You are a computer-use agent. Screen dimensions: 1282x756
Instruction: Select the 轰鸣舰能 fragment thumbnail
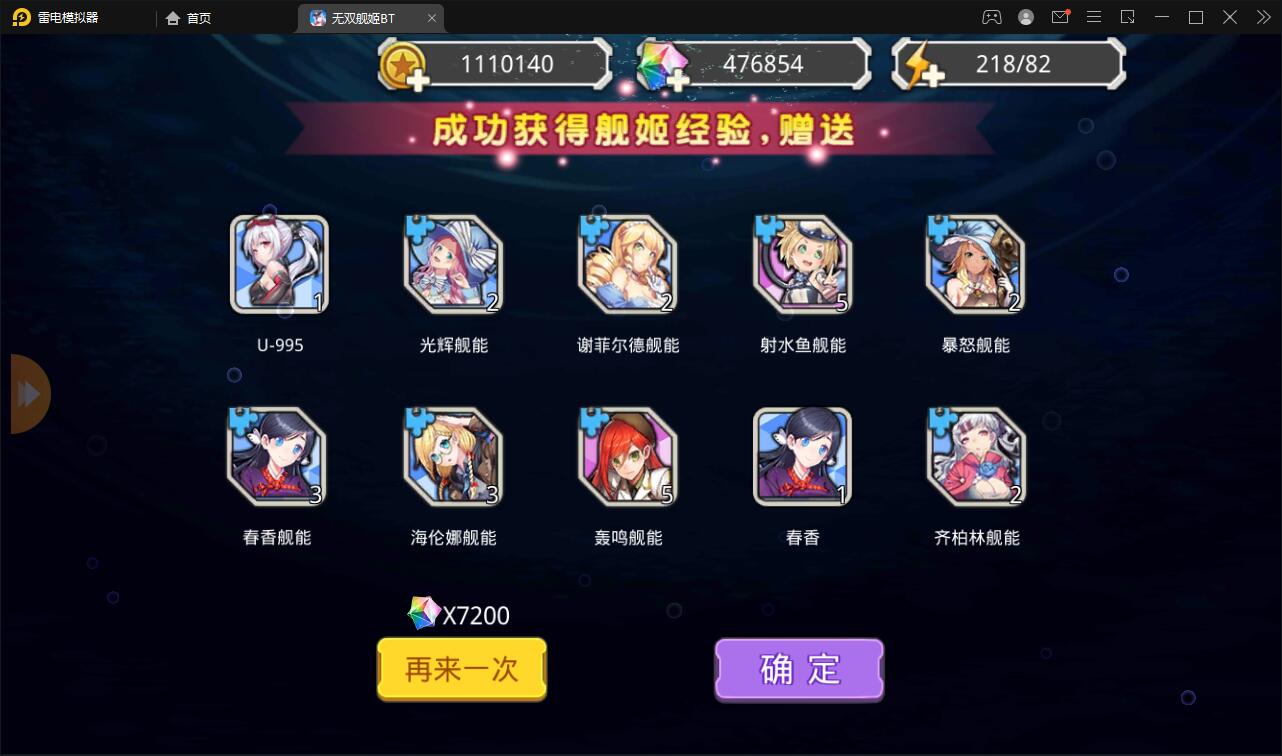627,456
